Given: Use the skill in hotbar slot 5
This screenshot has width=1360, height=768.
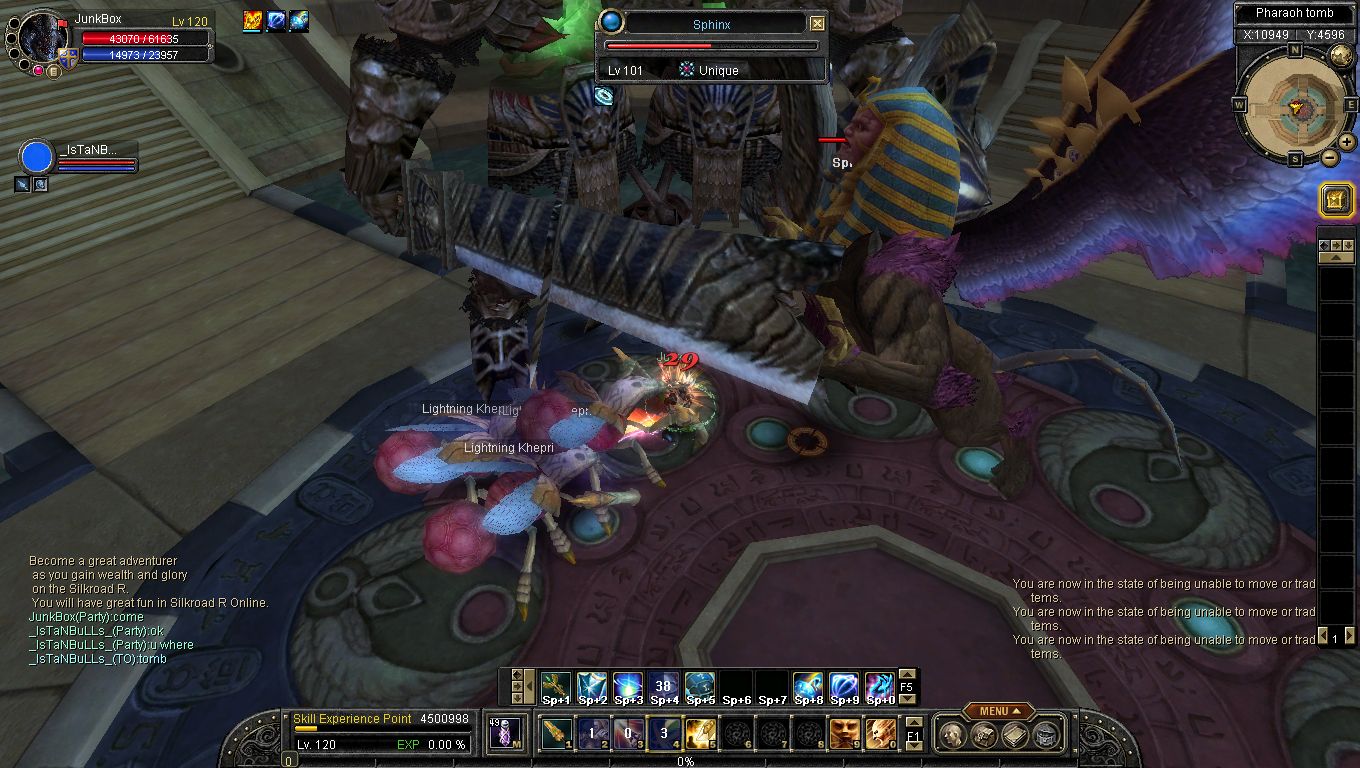Looking at the screenshot, I should [x=700, y=733].
